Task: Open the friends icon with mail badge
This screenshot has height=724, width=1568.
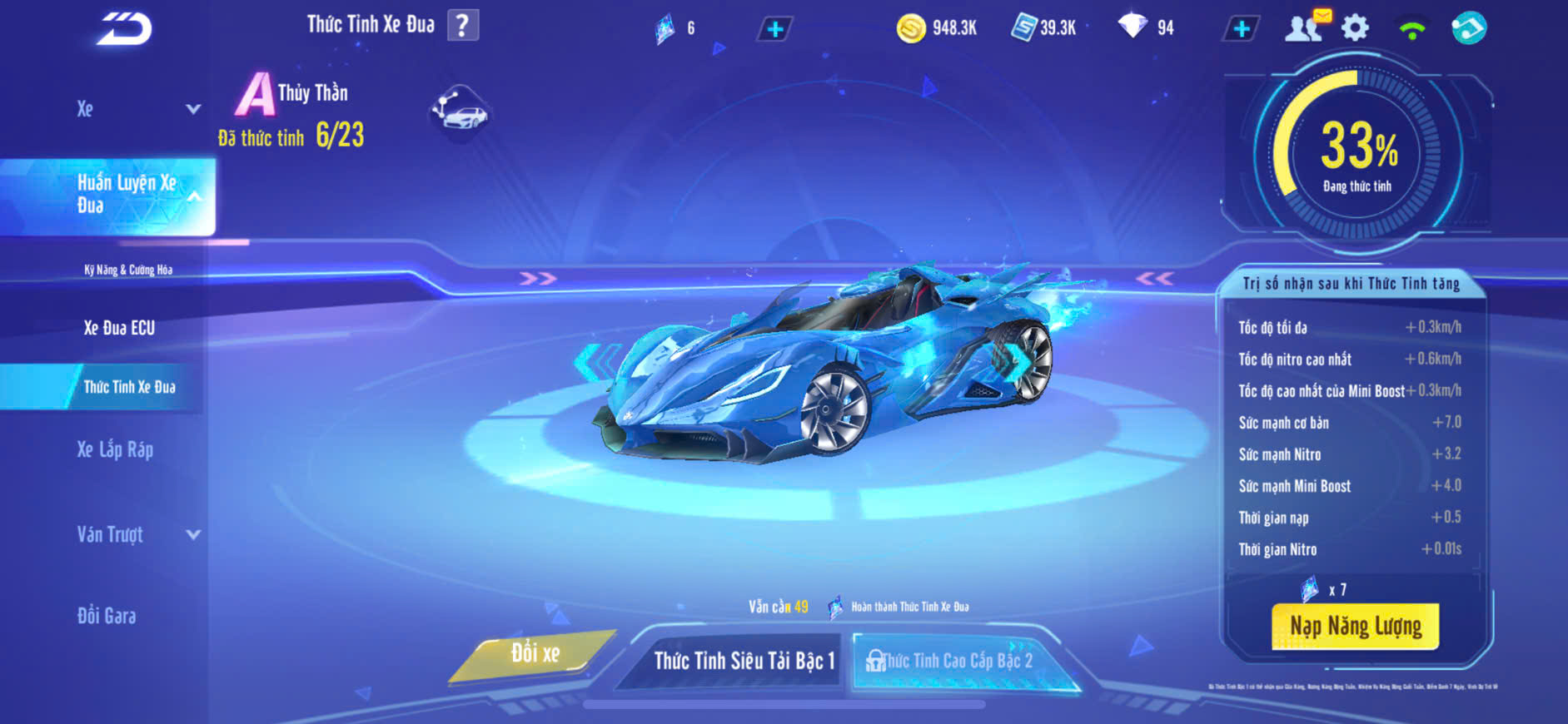Action: click(1306, 27)
